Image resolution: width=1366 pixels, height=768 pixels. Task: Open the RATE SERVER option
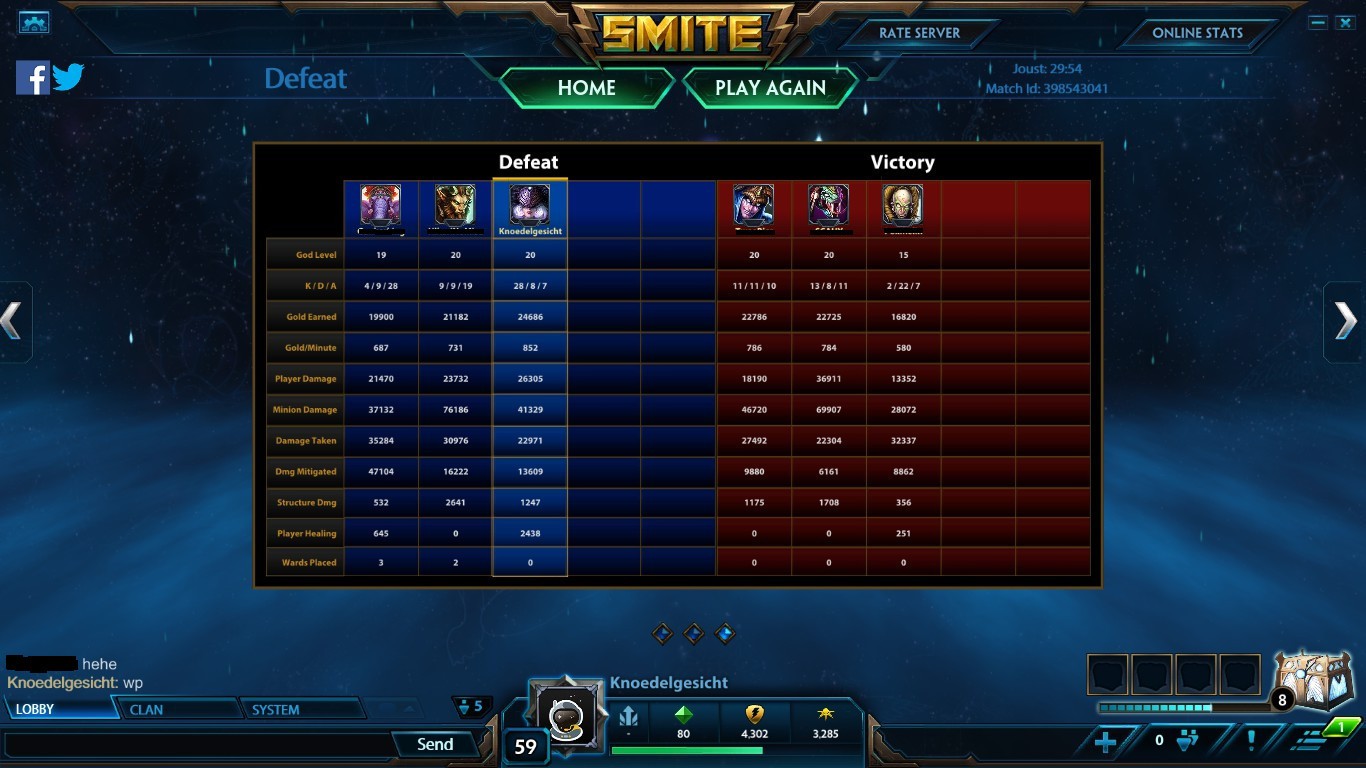coord(919,33)
